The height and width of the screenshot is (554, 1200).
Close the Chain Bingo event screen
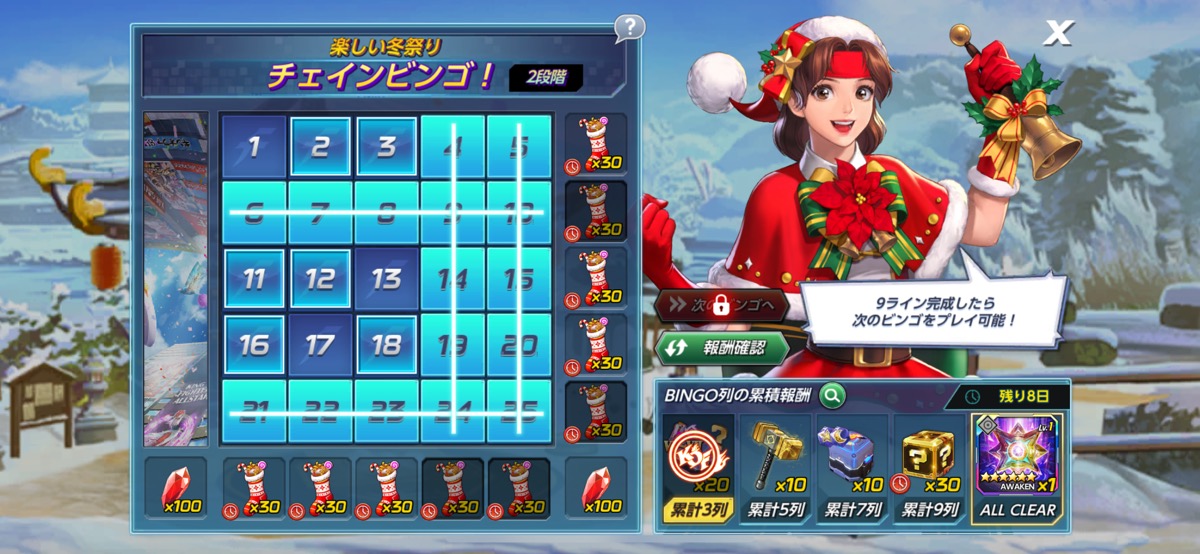click(1056, 34)
